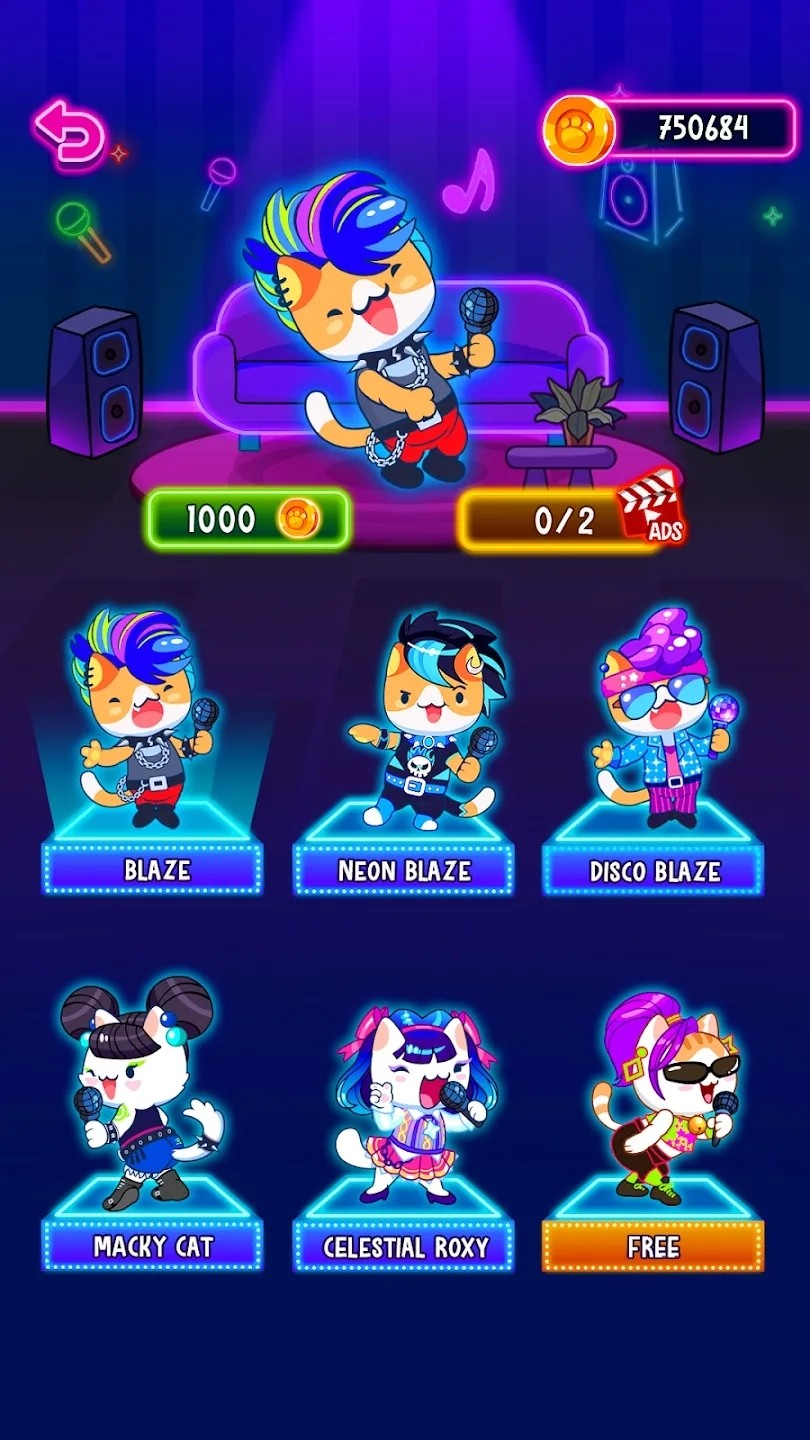Tap the paw coin balance icon
810x1440 pixels.
pos(578,130)
